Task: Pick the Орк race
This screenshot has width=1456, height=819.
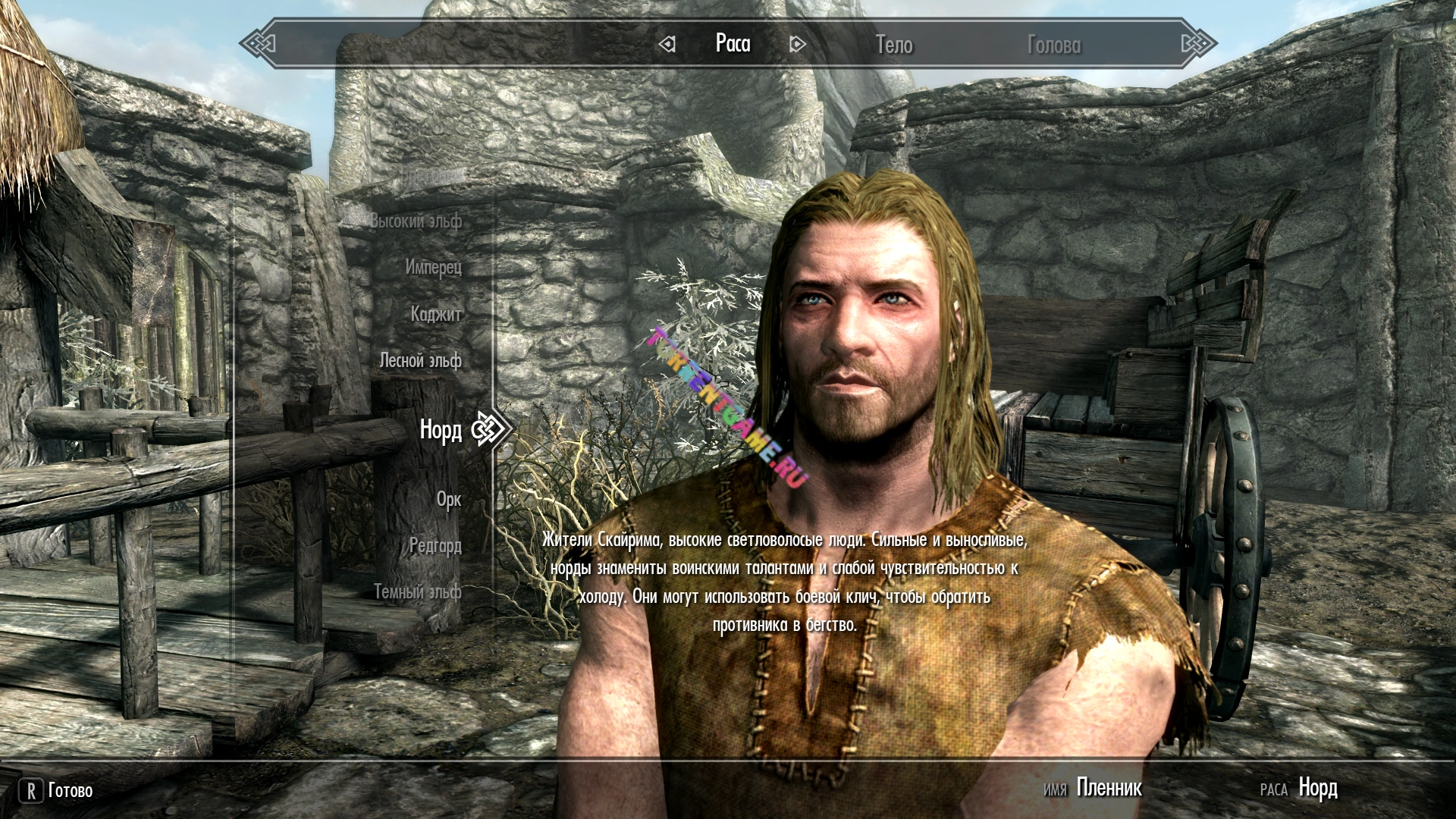Action: pos(448,500)
